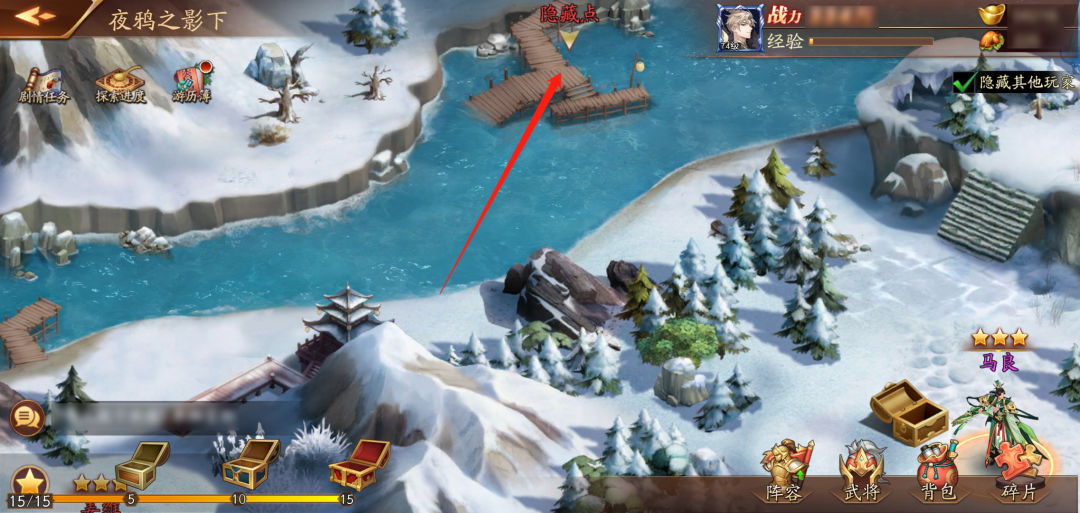Open the 剧情任务 story quest scroll
Image resolution: width=1080 pixels, height=513 pixels.
pos(44,84)
